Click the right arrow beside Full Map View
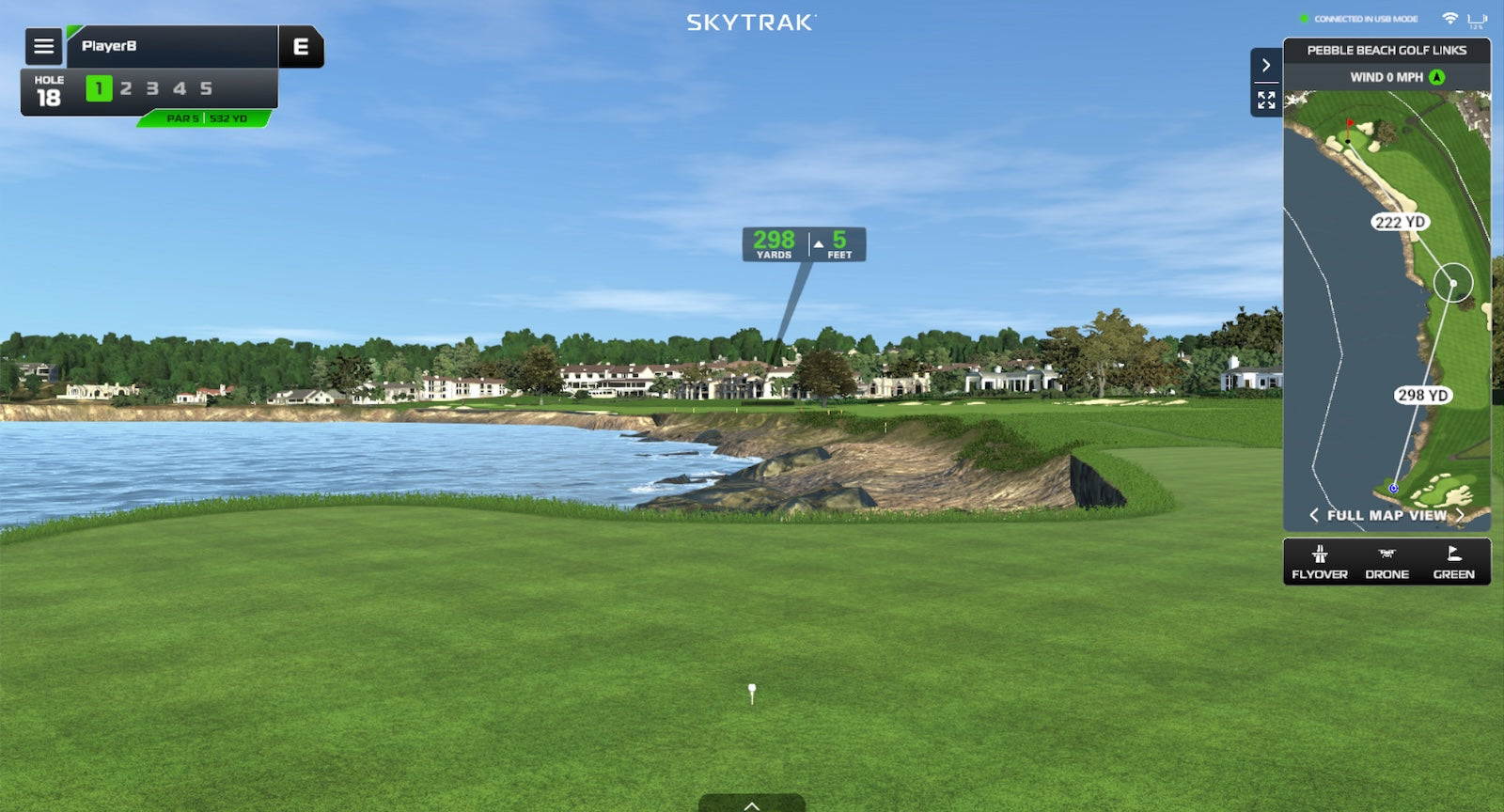 (x=1460, y=515)
